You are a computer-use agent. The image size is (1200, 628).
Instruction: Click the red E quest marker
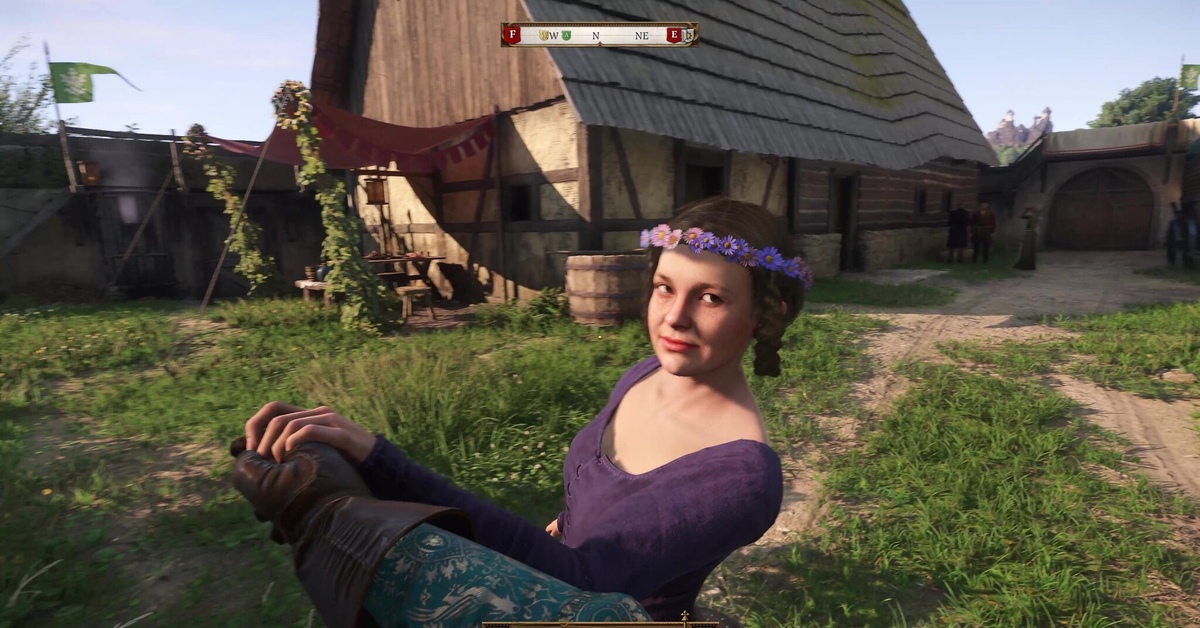[674, 35]
